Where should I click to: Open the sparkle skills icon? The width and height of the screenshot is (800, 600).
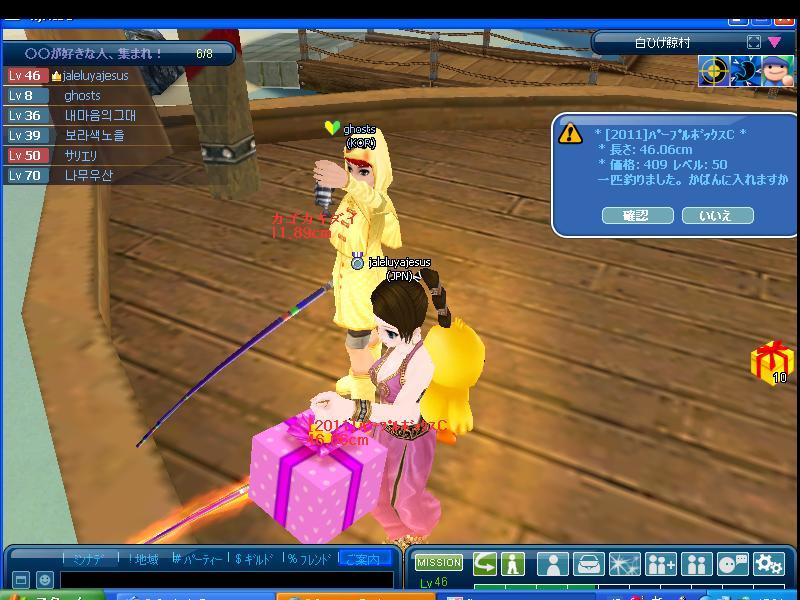click(625, 564)
